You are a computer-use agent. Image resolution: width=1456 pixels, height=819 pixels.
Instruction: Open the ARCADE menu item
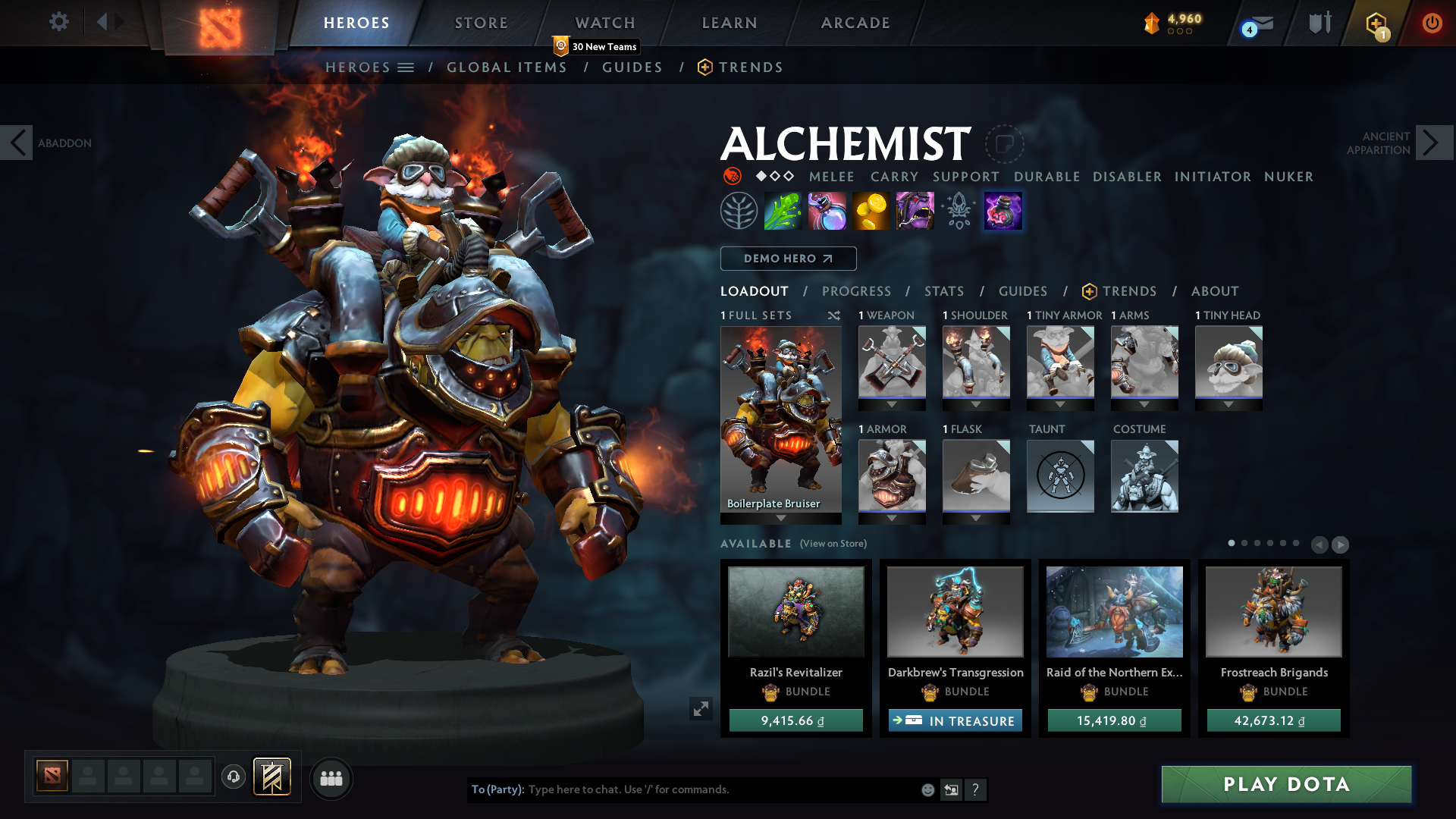click(x=855, y=23)
